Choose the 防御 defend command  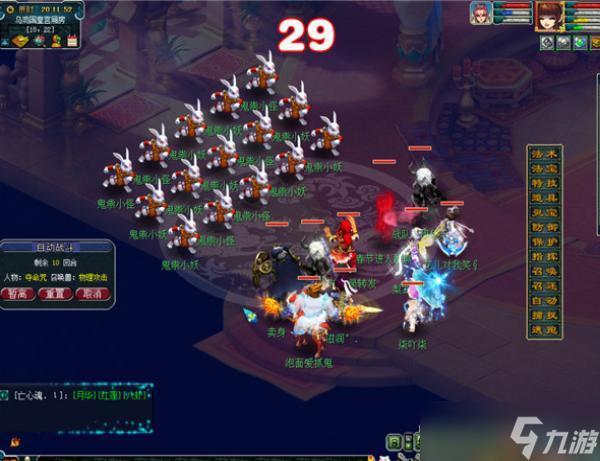(546, 227)
